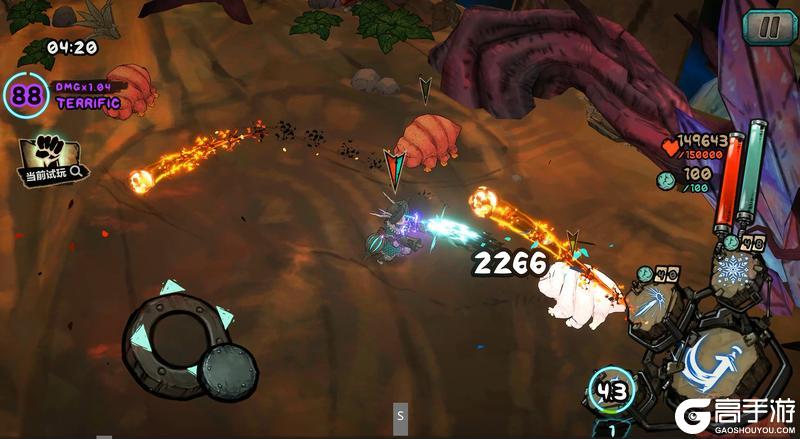
Task: Tap the skill on cooldown showing 4.3
Action: (610, 390)
